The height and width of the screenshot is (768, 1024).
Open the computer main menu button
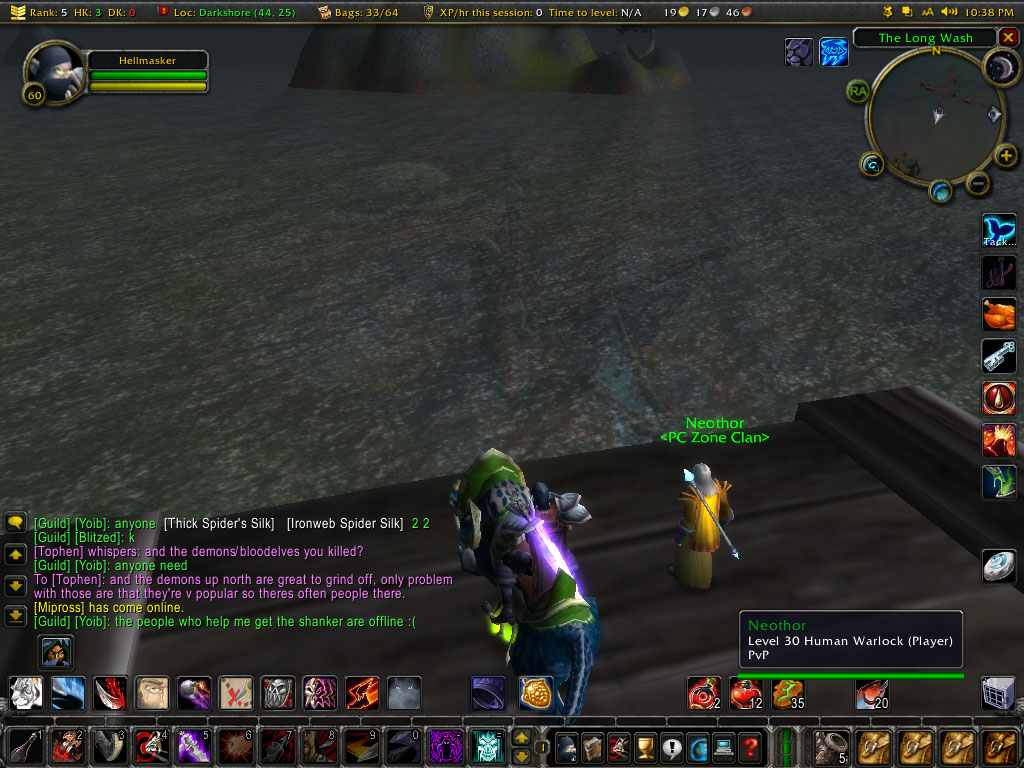[x=723, y=746]
